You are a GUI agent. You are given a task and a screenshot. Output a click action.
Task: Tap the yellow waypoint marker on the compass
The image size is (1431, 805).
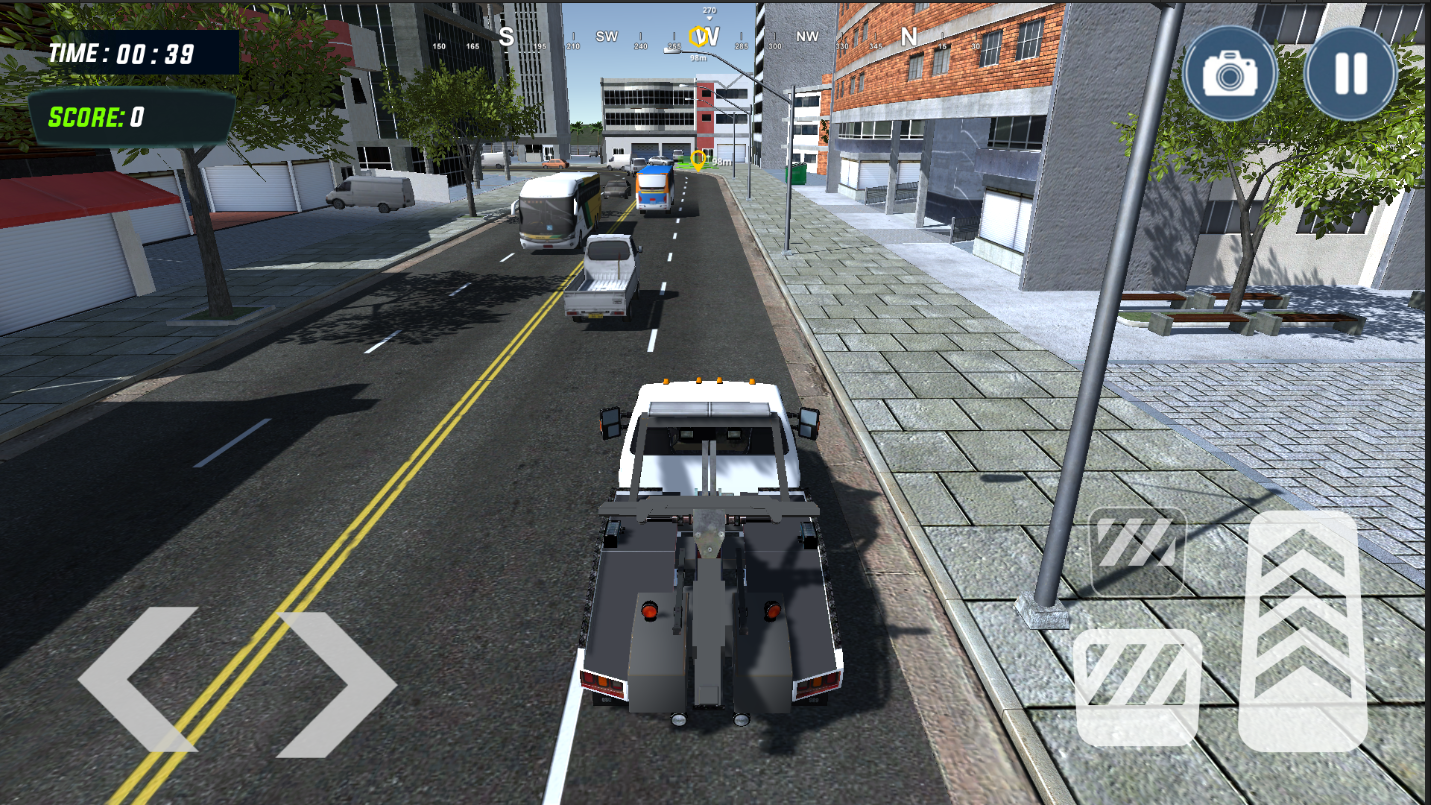pyautogui.click(x=697, y=38)
